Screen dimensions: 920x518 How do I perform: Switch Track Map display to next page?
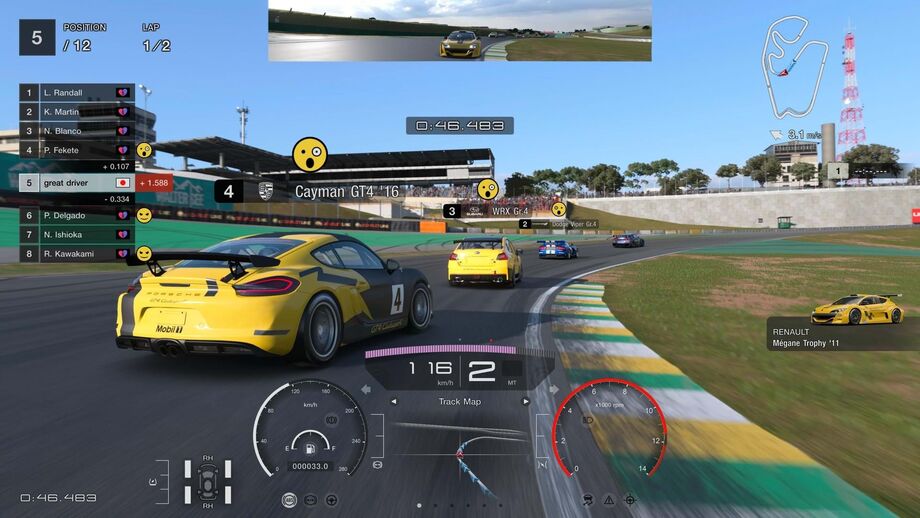[x=527, y=402]
